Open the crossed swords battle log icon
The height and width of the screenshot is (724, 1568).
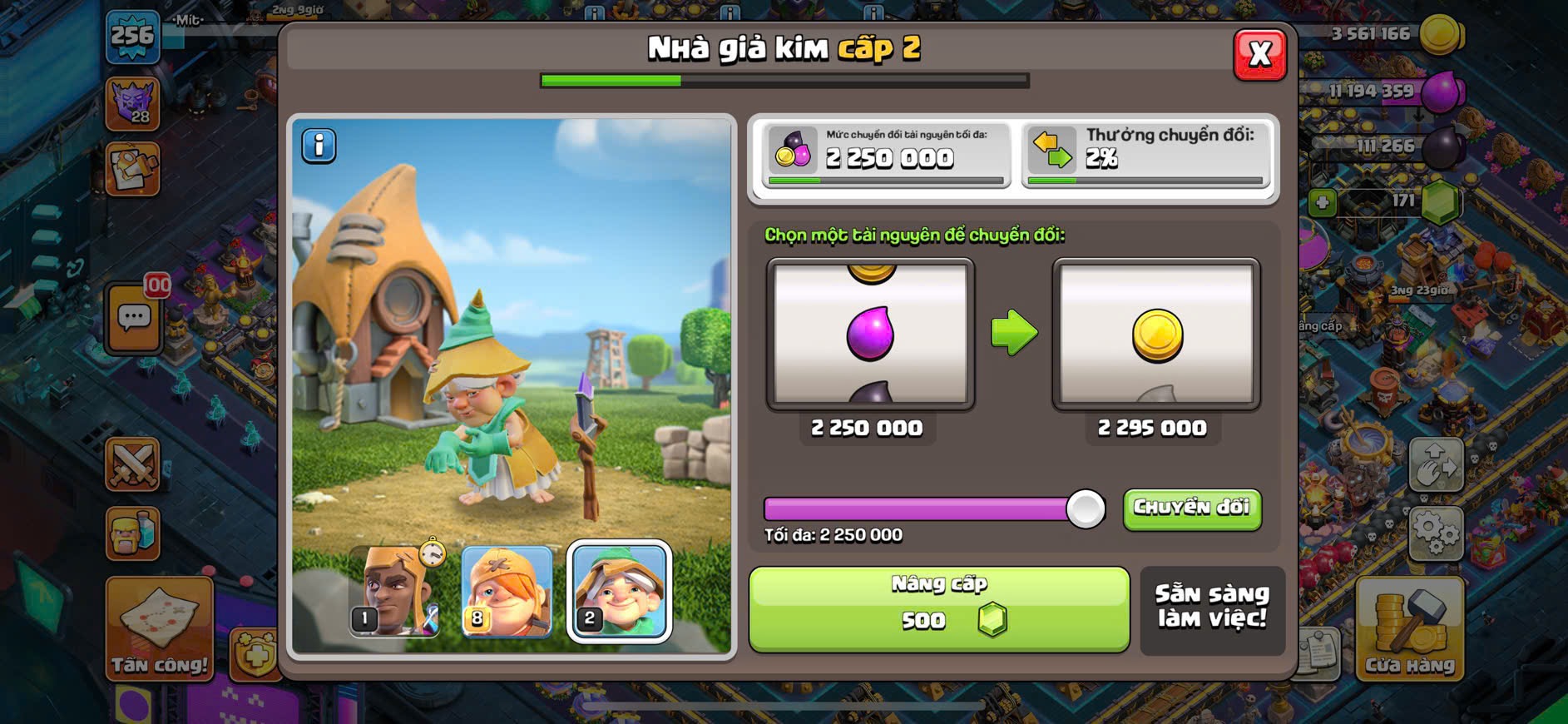pos(133,464)
